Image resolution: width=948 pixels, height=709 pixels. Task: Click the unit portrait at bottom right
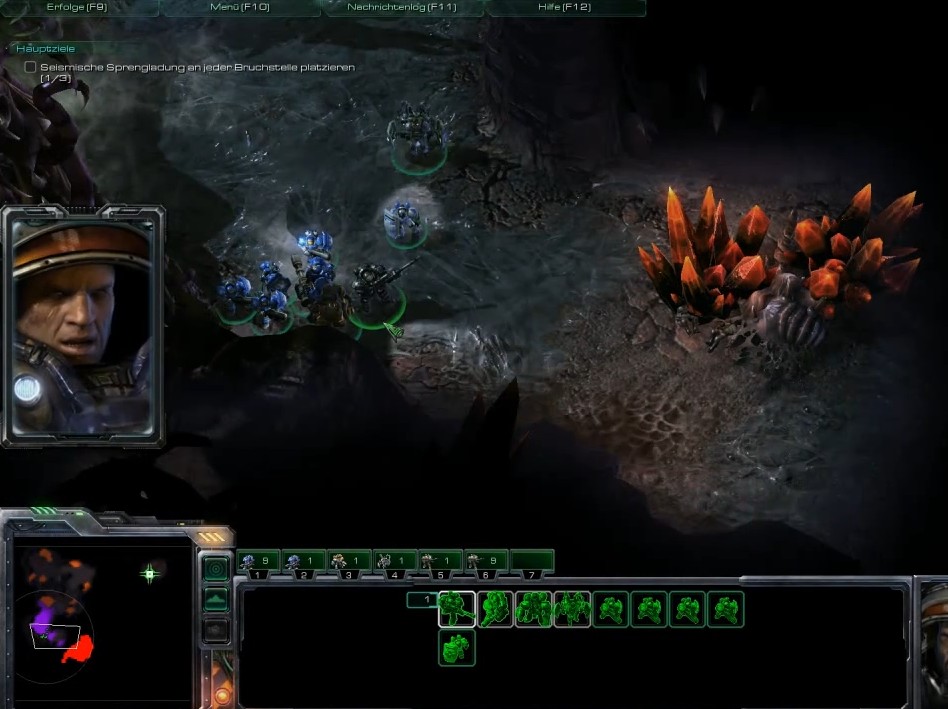tap(933, 640)
